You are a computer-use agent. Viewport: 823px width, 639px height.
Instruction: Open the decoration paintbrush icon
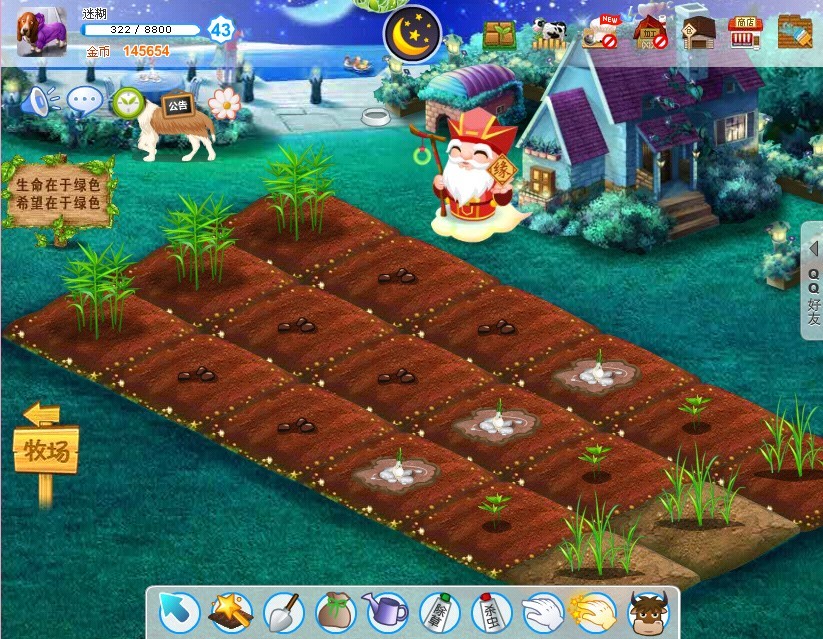click(x=794, y=33)
